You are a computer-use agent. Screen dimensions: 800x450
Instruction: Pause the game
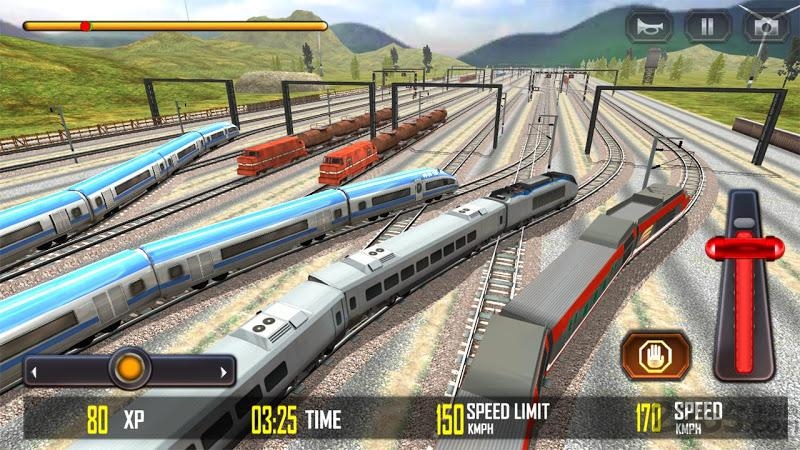(707, 27)
